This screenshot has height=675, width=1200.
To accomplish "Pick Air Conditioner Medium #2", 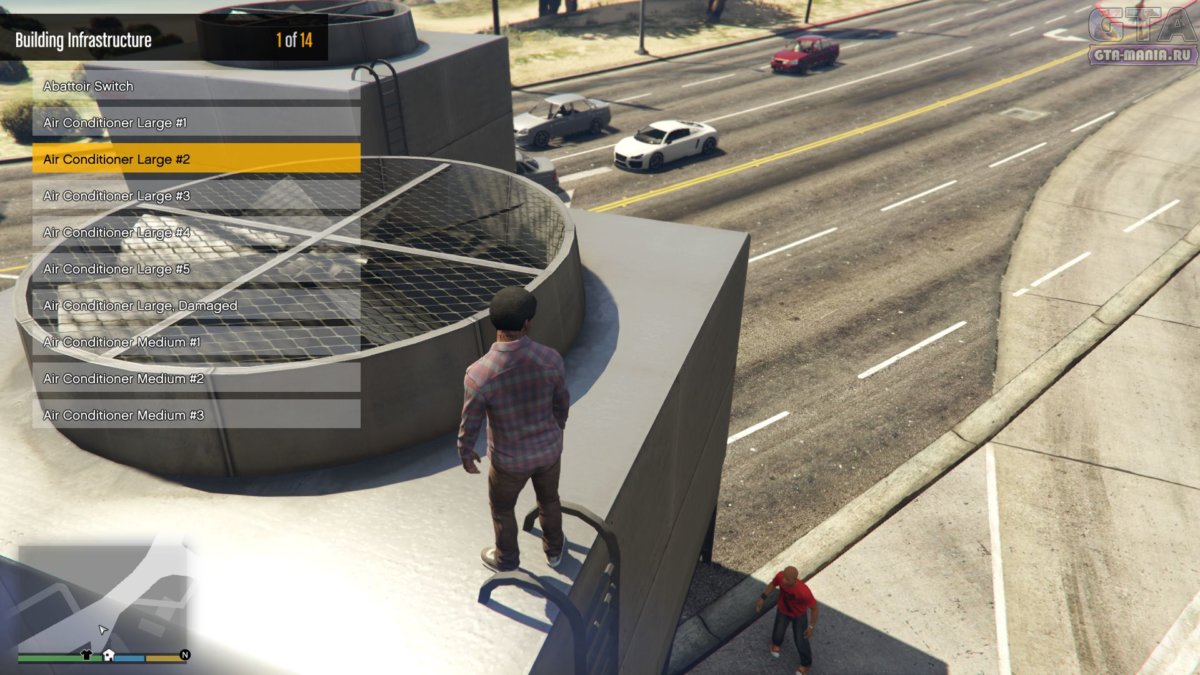I will [x=196, y=378].
